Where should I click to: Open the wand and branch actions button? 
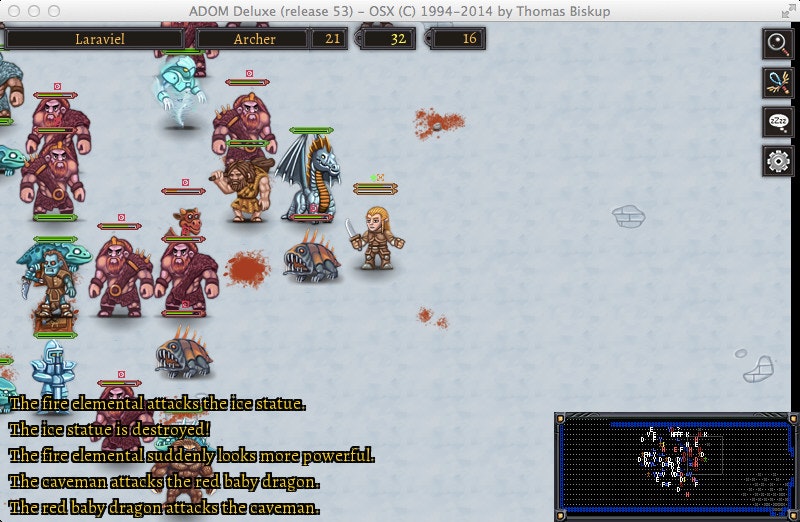pos(777,82)
